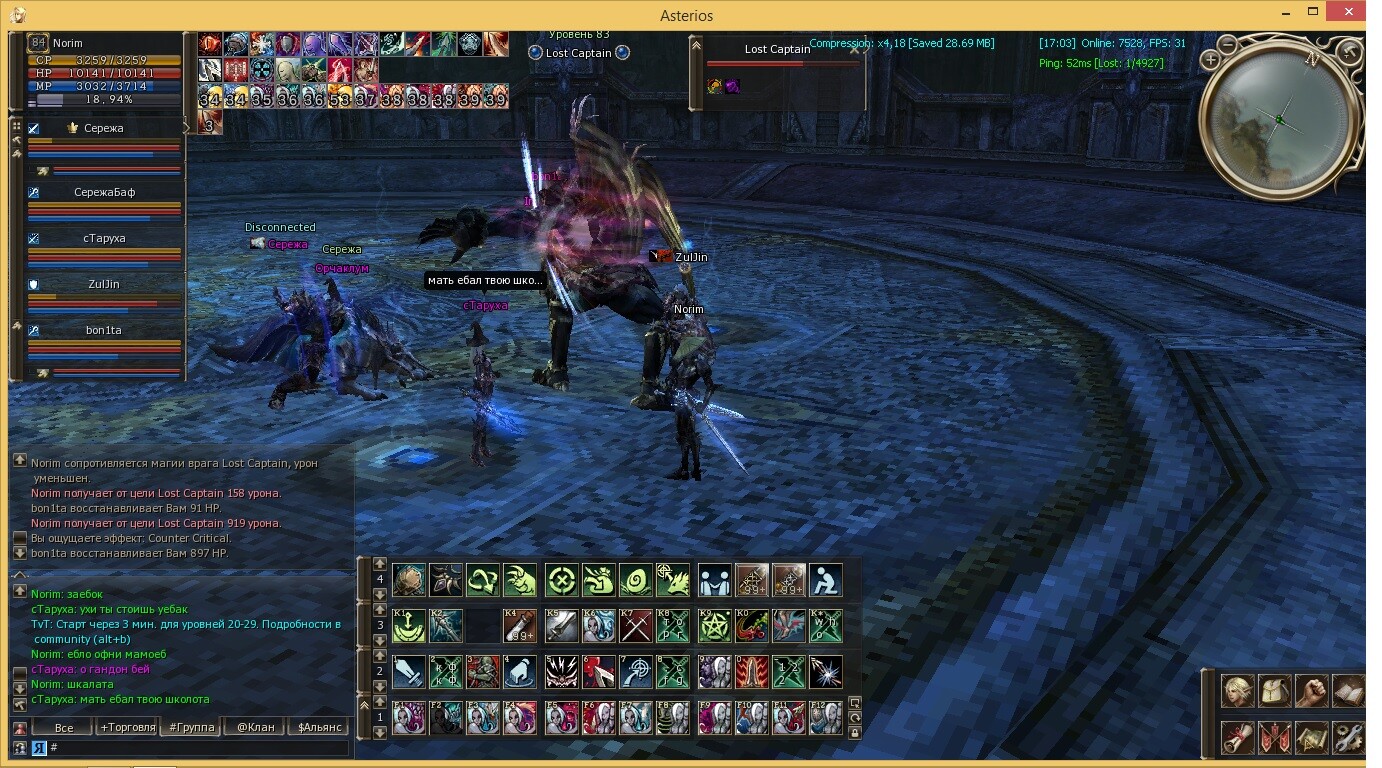Select party member ZulJin in party list
Viewport: 1382px width, 768px height.
pyautogui.click(x=104, y=285)
